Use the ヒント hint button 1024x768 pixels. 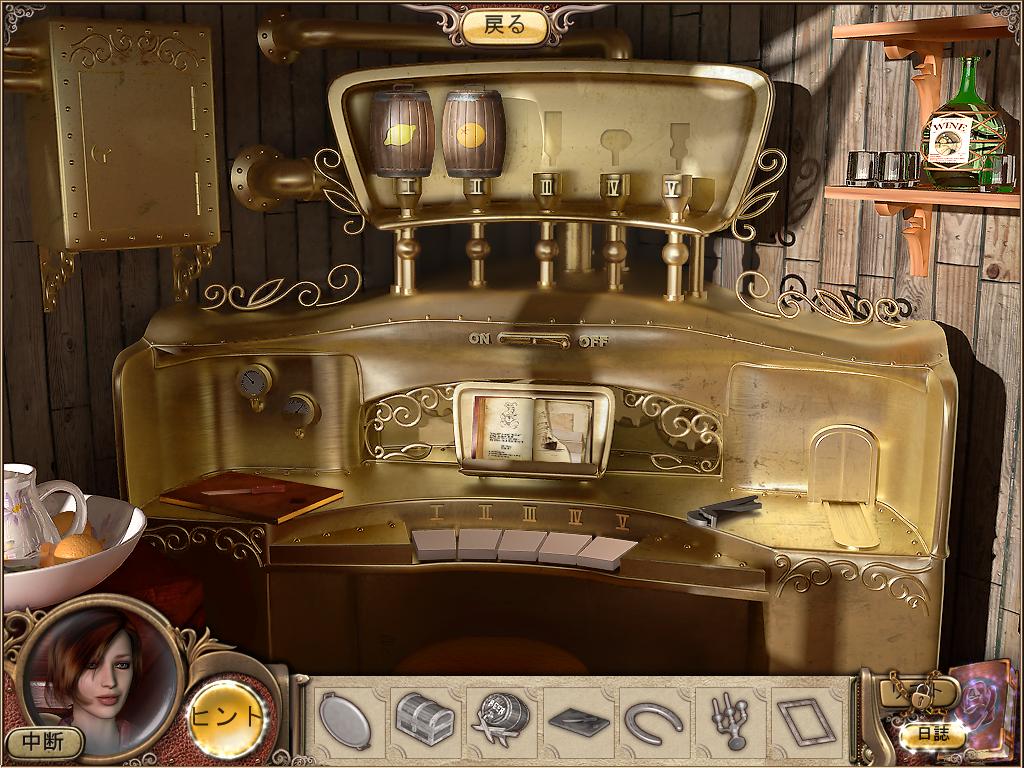point(227,717)
